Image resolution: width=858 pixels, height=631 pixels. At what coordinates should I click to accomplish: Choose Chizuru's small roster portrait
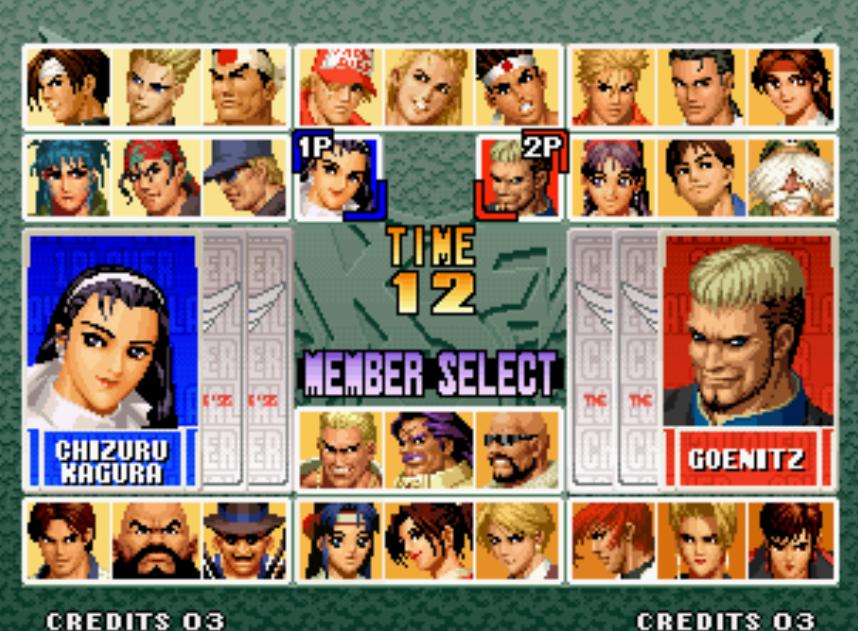(x=338, y=178)
